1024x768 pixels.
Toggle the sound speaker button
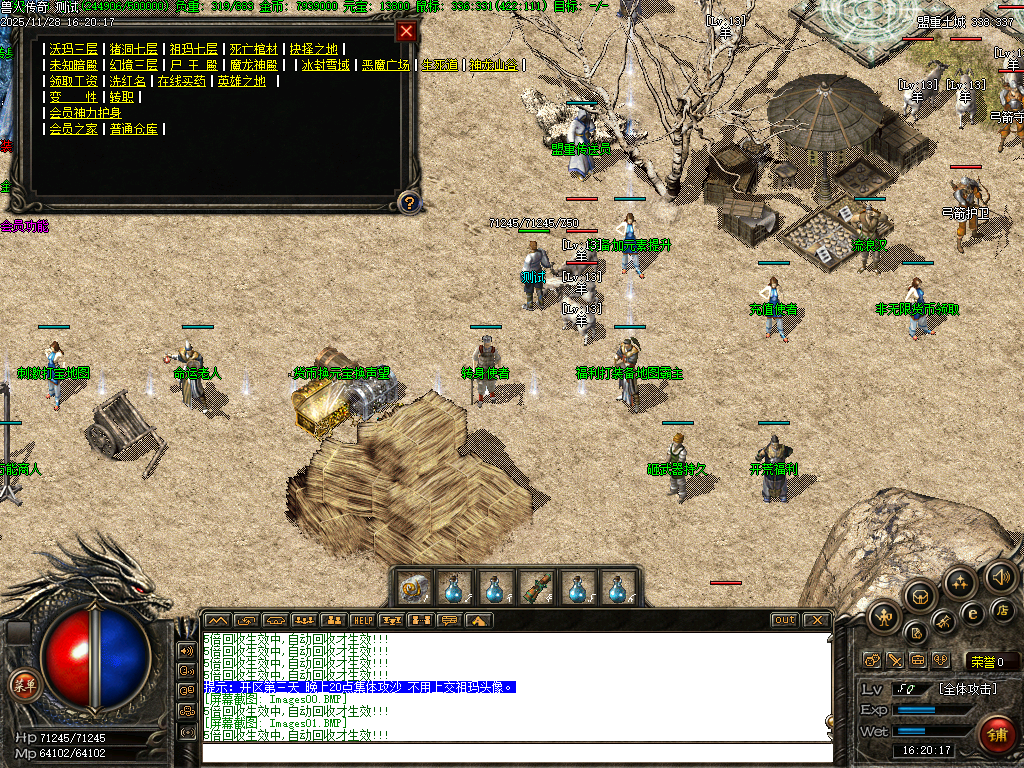tap(1000, 576)
